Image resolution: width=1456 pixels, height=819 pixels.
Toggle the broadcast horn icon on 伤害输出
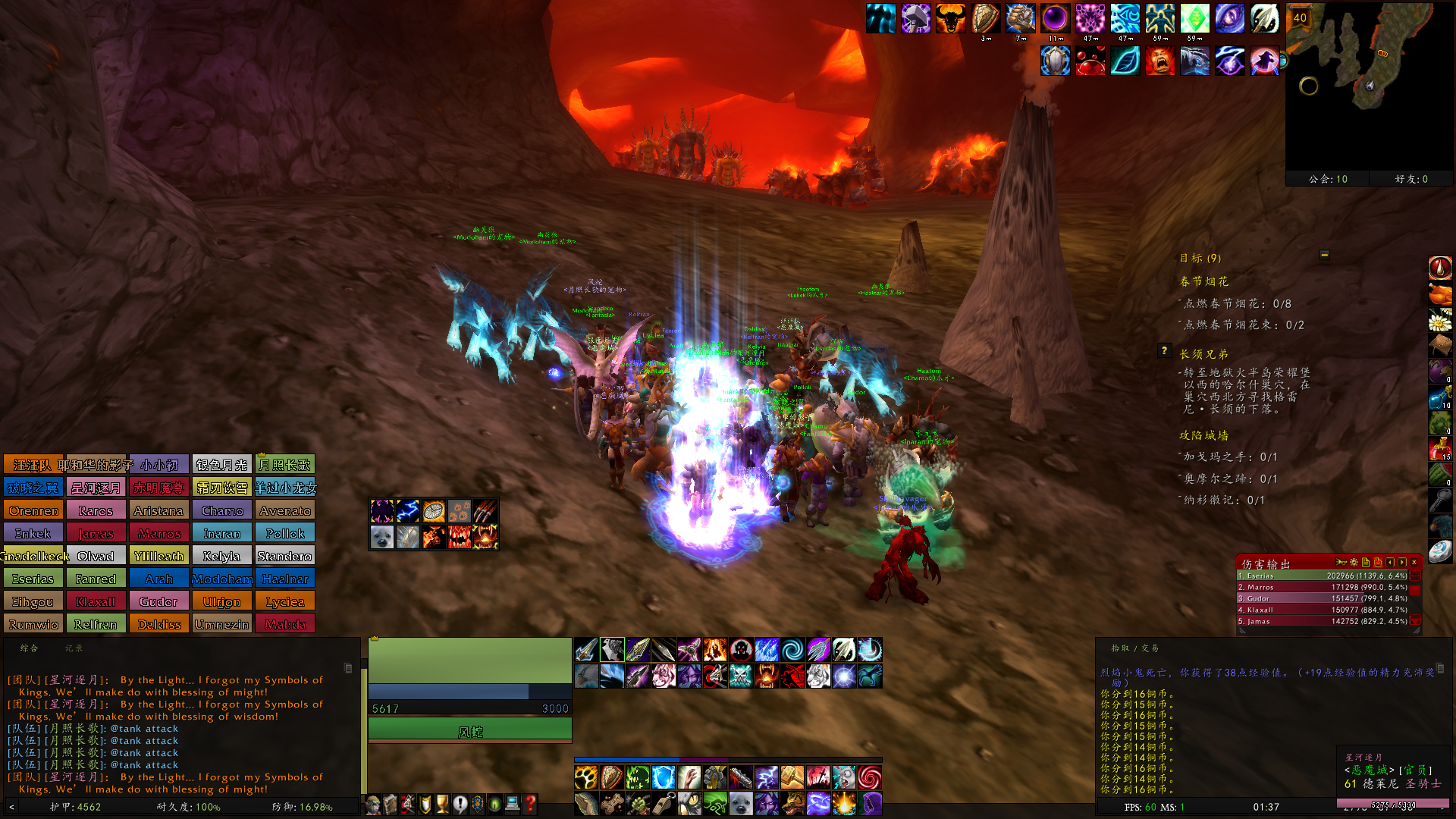1341,563
